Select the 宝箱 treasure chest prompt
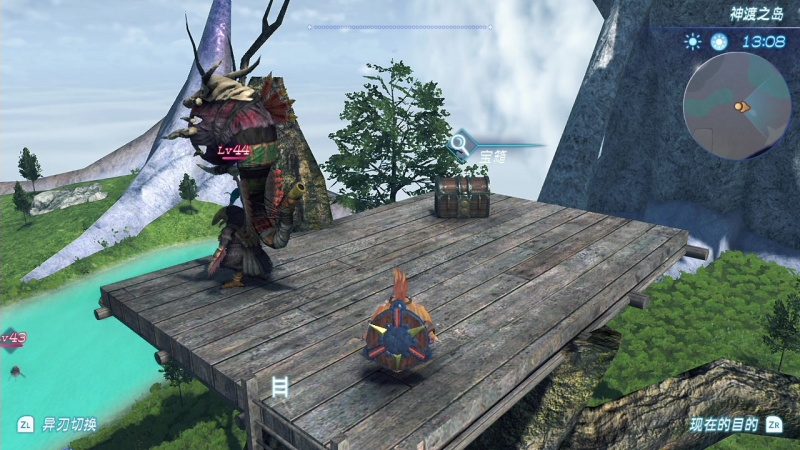Screen dimensions: 800x450 (493, 155)
